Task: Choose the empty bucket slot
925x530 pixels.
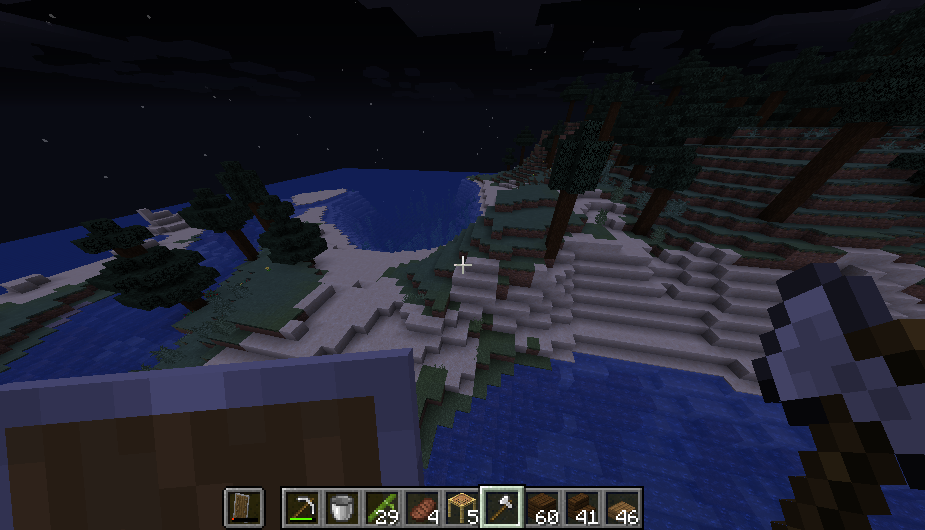Action: point(340,508)
